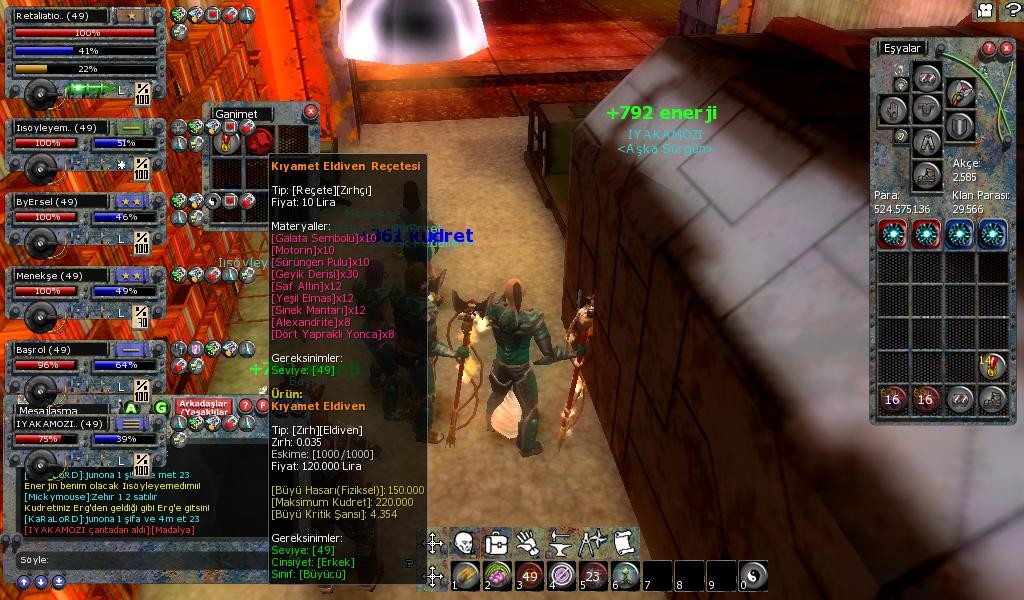Open the scroll icon in the action bar
Screen dimensions: 1024x600
pyautogui.click(x=625, y=543)
